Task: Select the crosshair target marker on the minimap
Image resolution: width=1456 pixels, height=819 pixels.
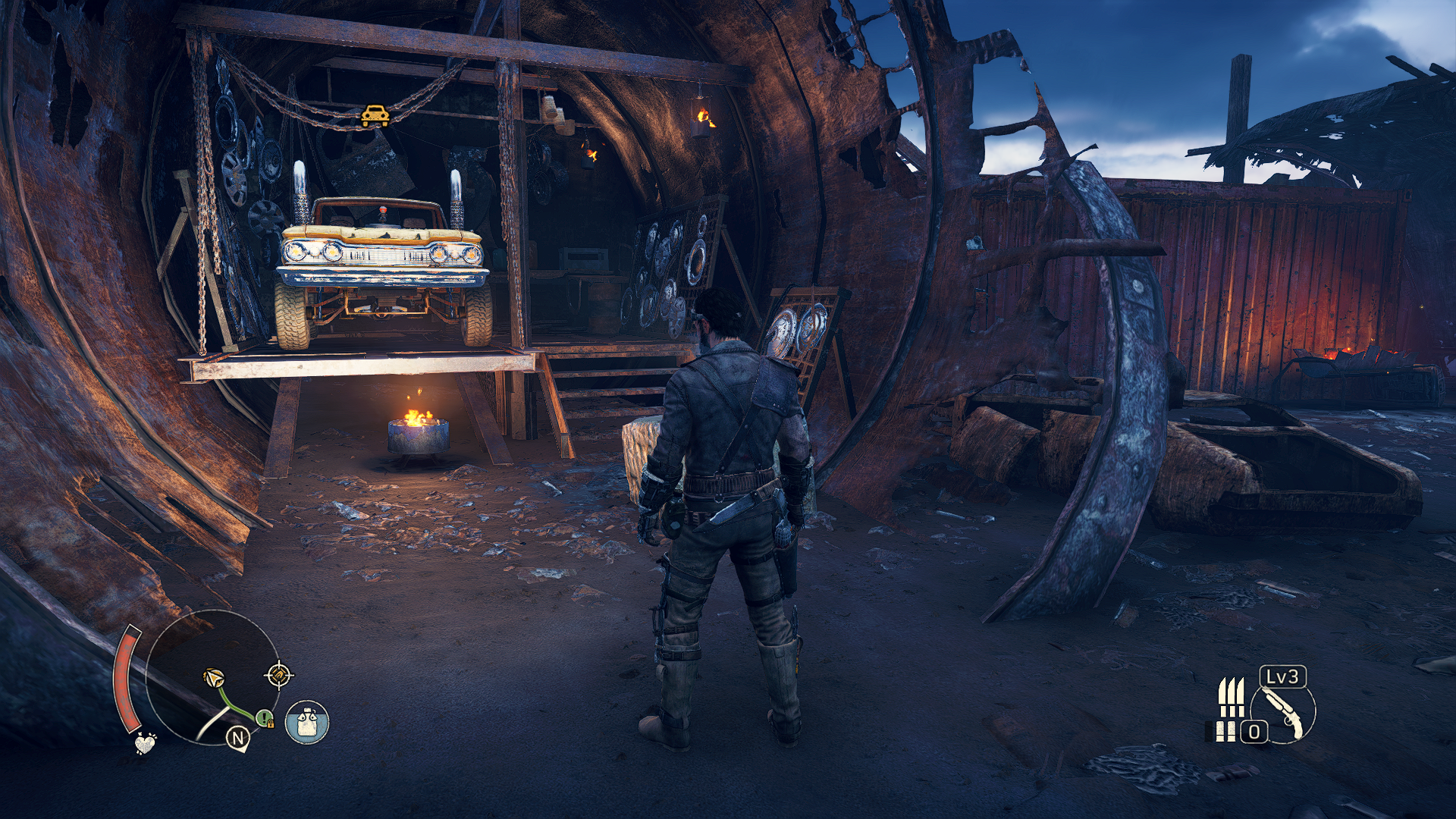Action: point(278,674)
